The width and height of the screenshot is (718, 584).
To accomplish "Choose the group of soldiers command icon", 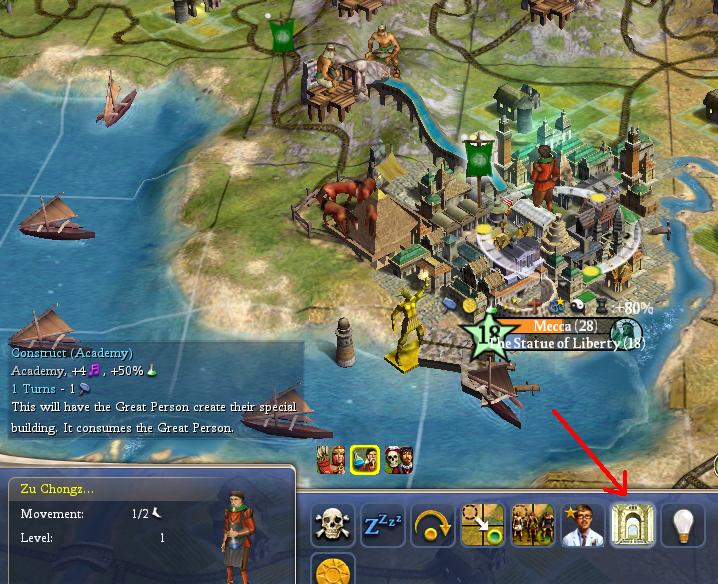I will tap(533, 524).
